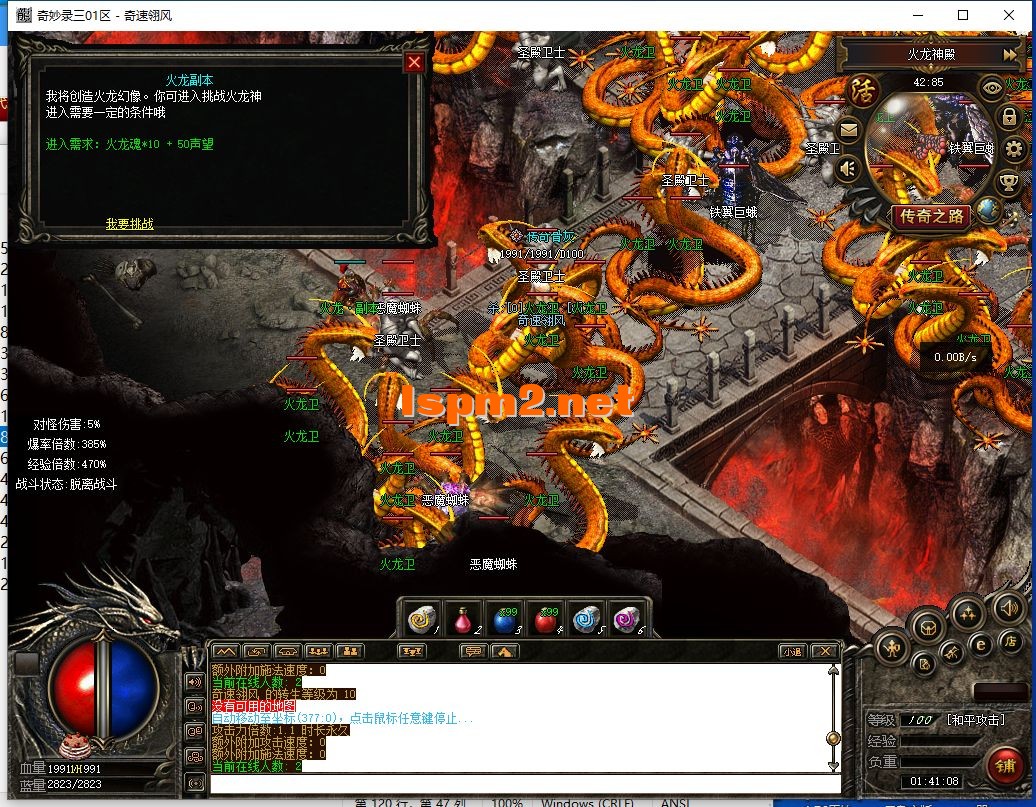This screenshot has width=1036, height=807.
Task: Open the trophy ranking icon
Action: [x=1008, y=183]
